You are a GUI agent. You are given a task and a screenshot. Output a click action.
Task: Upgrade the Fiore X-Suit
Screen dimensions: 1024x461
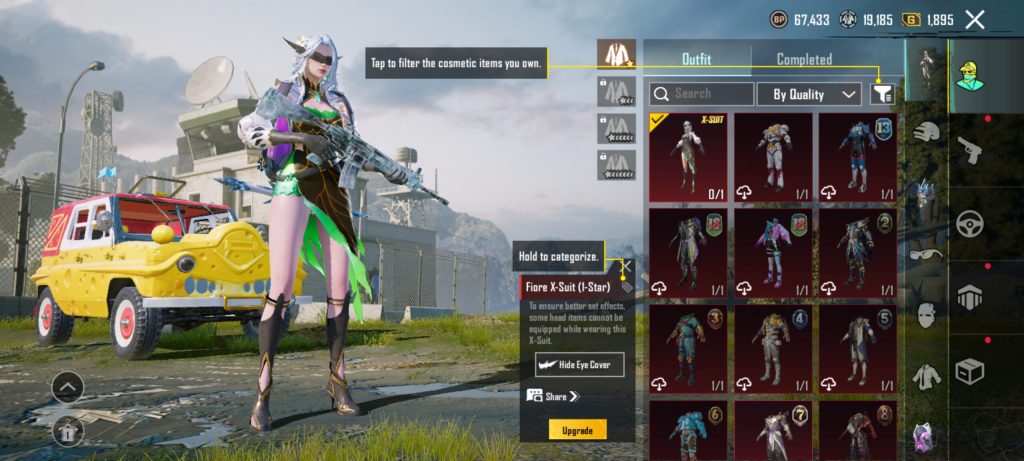[x=577, y=430]
